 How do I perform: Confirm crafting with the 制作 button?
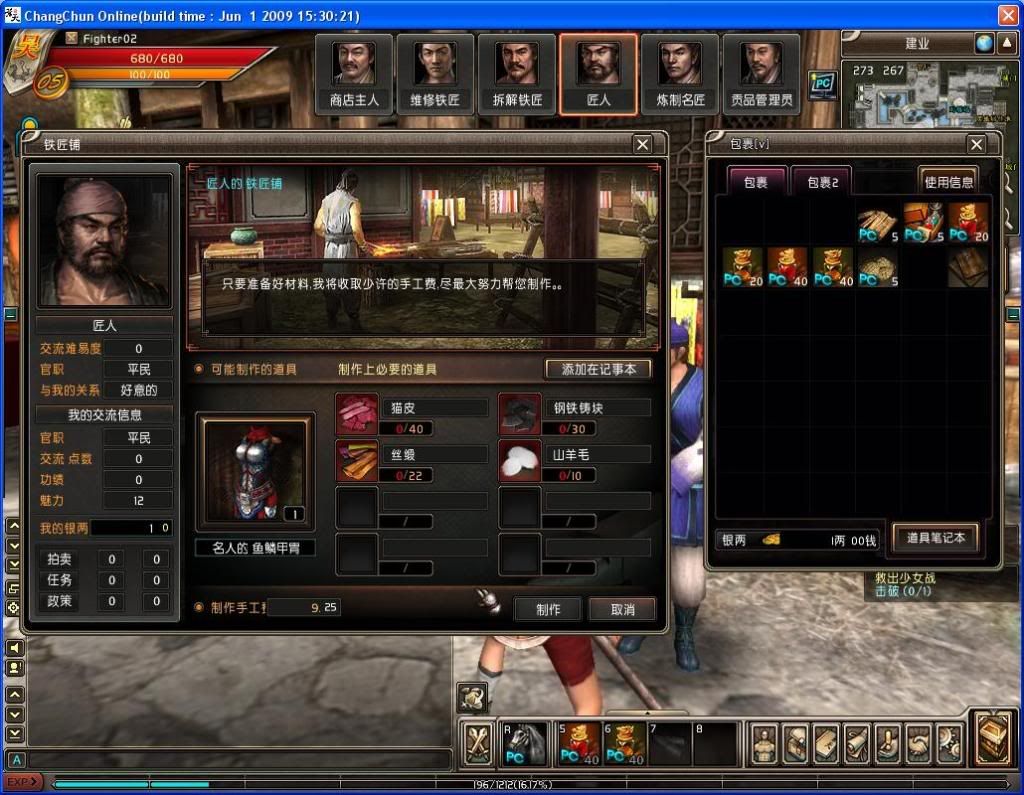coord(548,609)
